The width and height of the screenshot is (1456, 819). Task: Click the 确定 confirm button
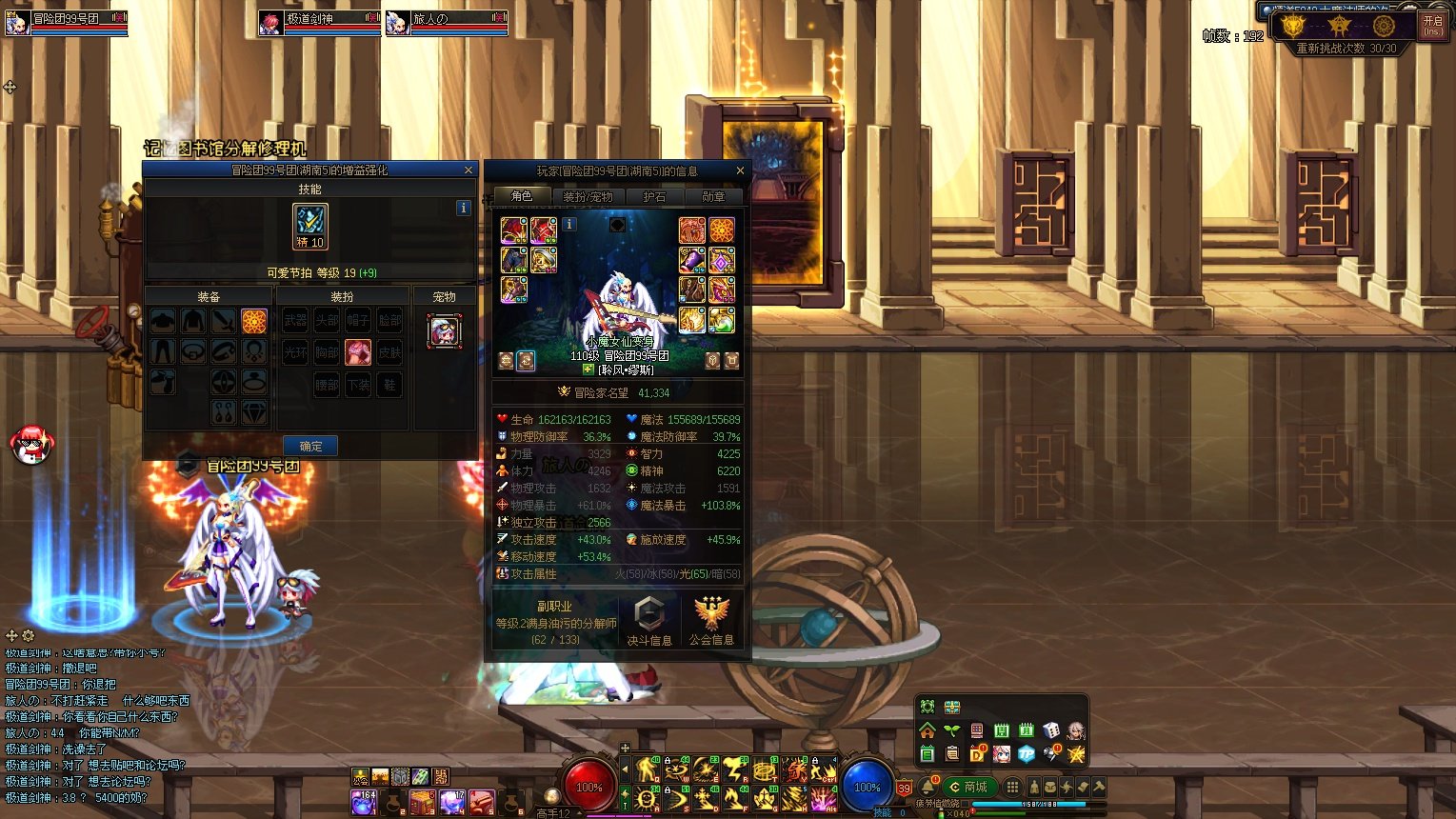pos(310,446)
